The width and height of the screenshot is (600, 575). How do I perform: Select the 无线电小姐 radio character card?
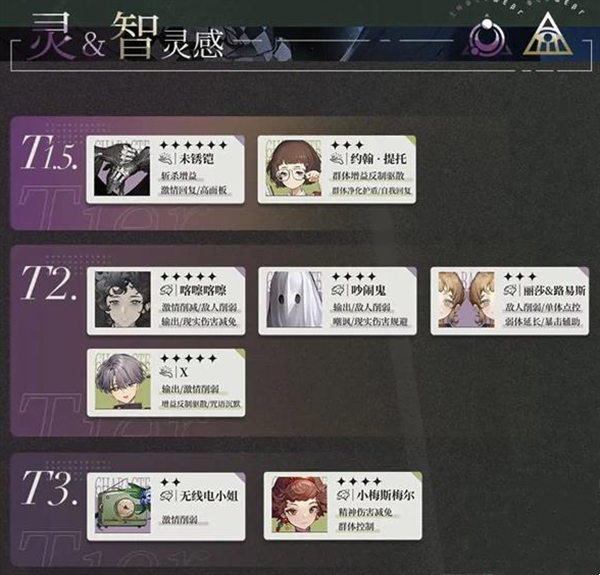(x=164, y=503)
